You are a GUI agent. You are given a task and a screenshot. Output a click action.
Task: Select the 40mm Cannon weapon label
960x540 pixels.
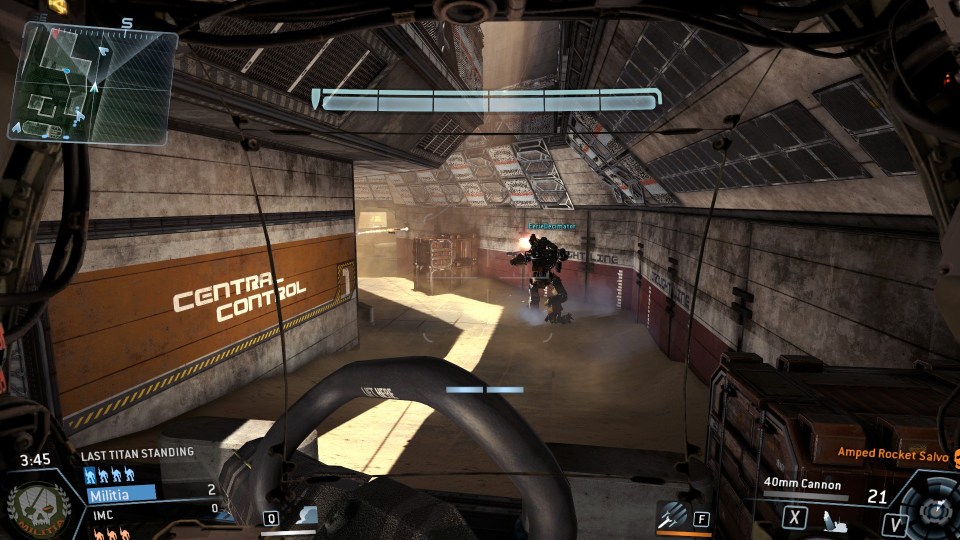pyautogui.click(x=800, y=485)
